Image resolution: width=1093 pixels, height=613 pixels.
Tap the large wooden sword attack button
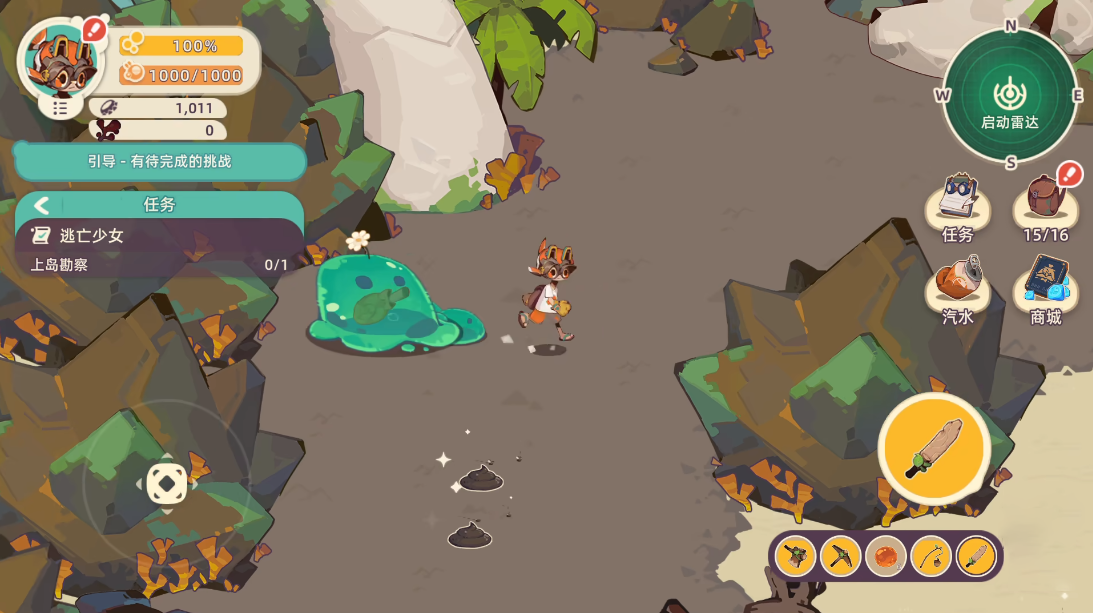pos(934,448)
